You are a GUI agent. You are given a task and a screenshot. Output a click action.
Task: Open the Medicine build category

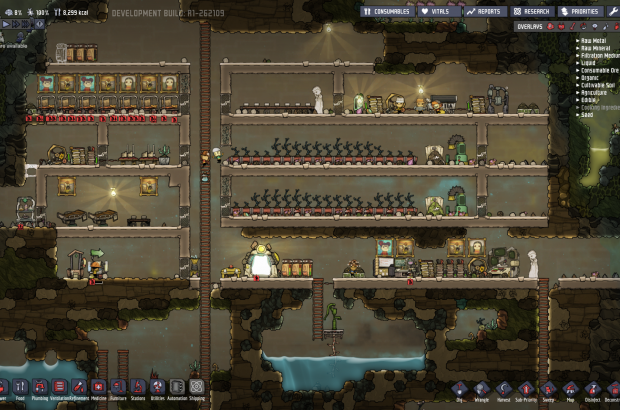point(98,387)
